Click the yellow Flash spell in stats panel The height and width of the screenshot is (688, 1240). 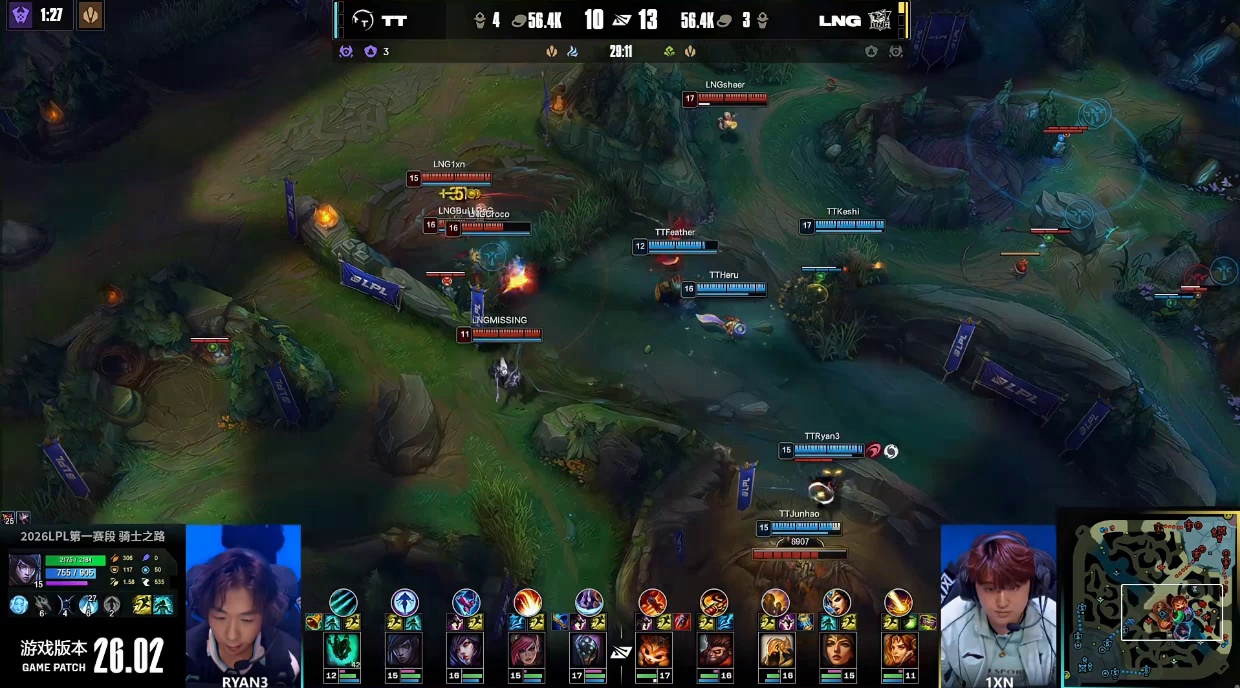pyautogui.click(x=142, y=604)
